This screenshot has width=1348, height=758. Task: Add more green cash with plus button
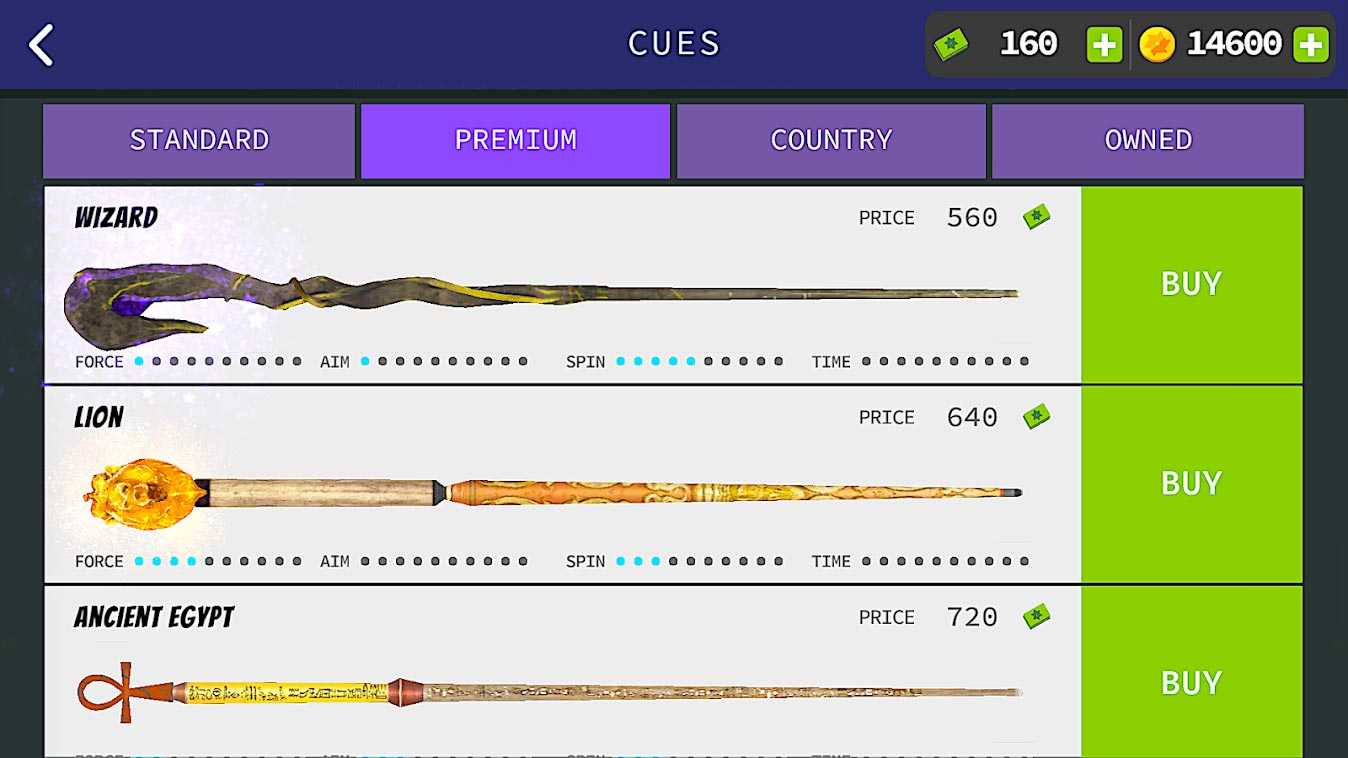[x=1104, y=45]
